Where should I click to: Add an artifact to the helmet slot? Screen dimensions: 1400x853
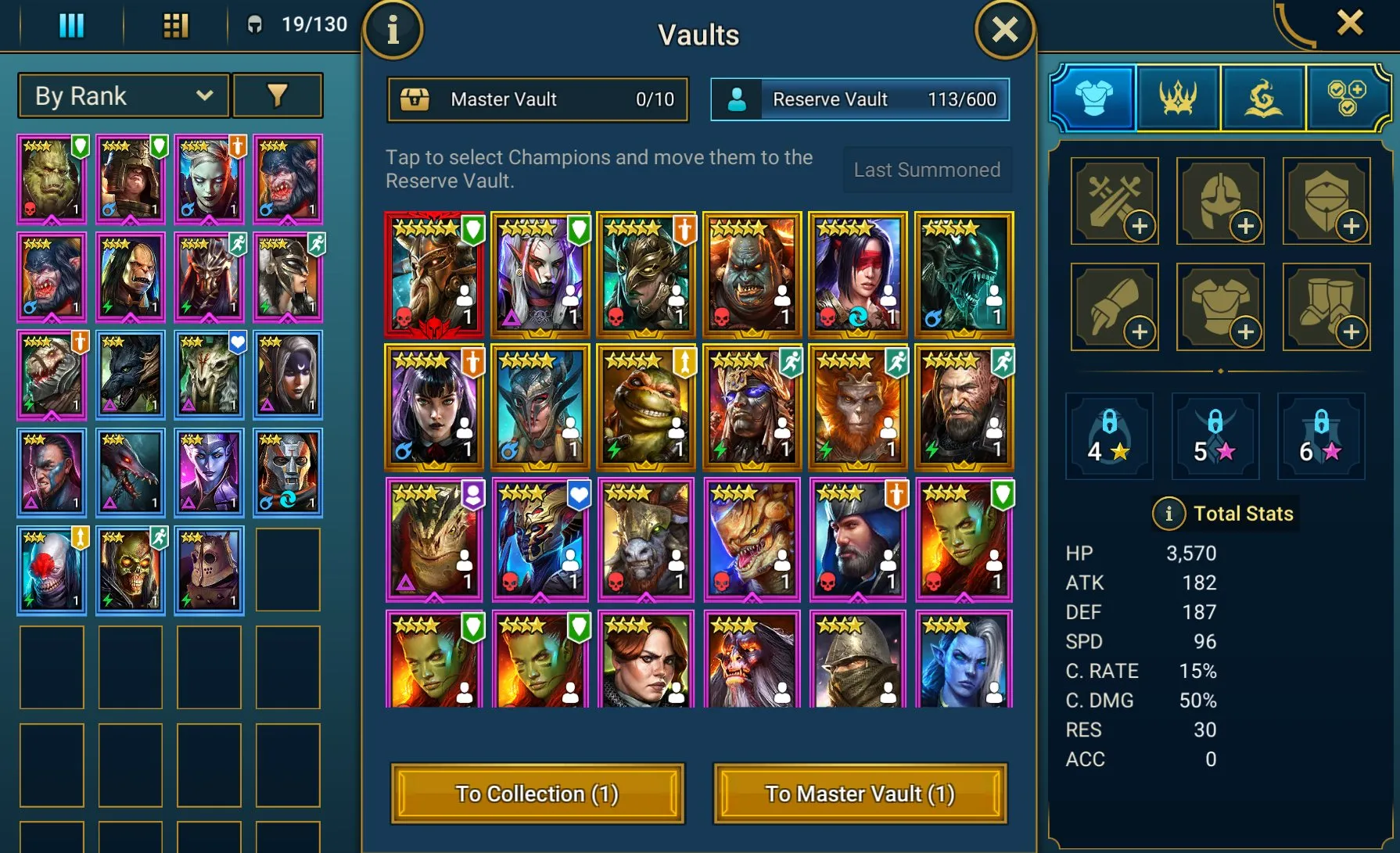[1219, 201]
